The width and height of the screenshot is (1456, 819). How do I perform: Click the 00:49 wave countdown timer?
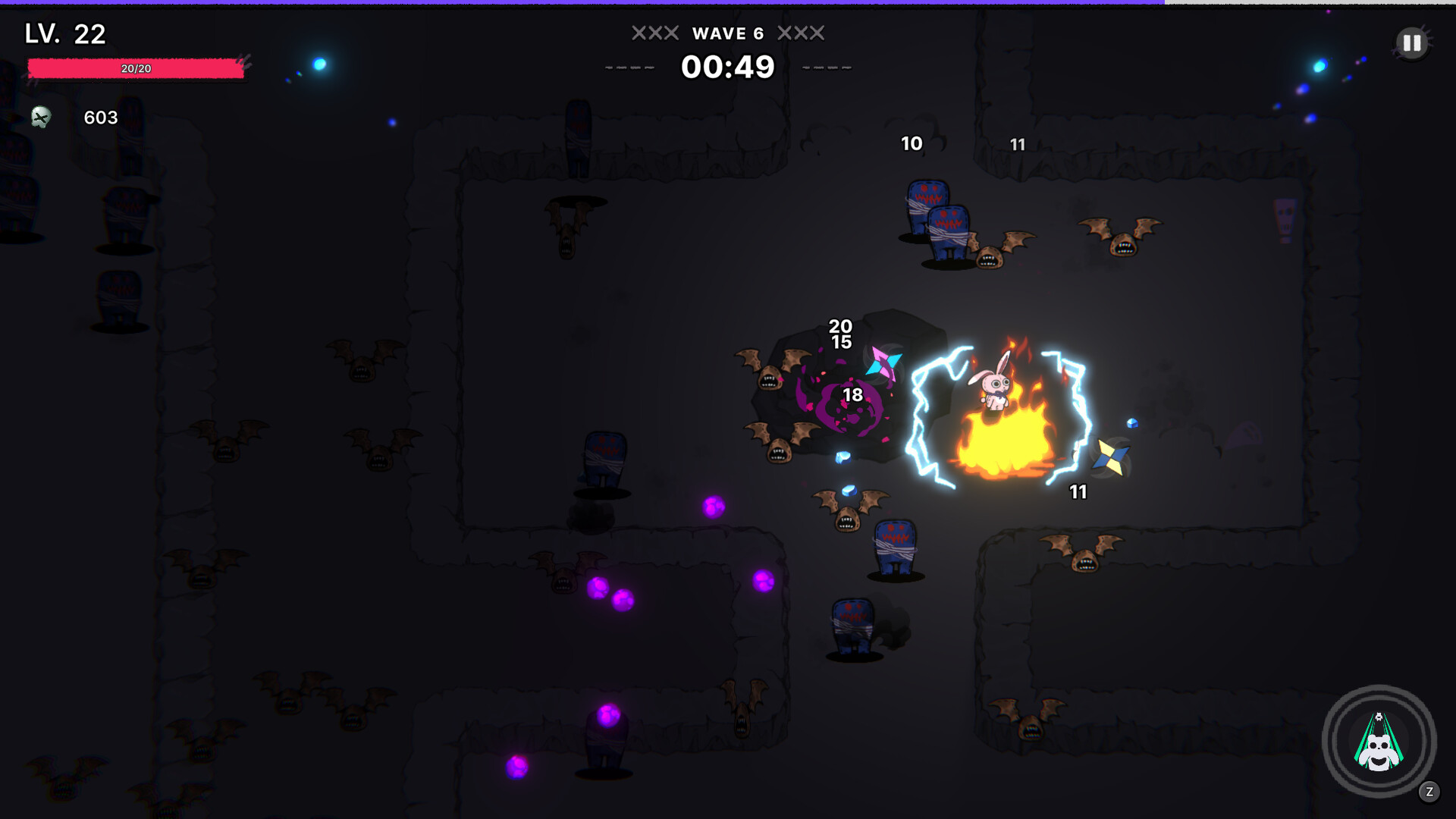[729, 67]
